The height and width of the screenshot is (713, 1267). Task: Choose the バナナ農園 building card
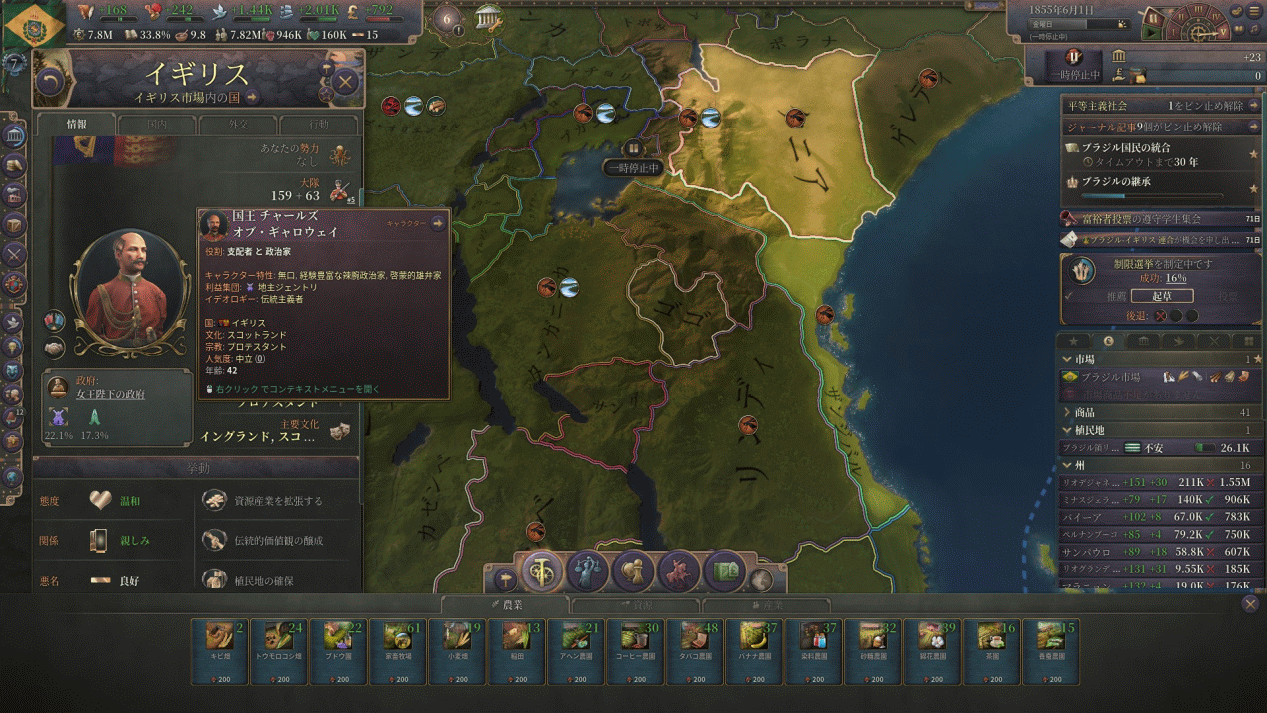(x=753, y=652)
